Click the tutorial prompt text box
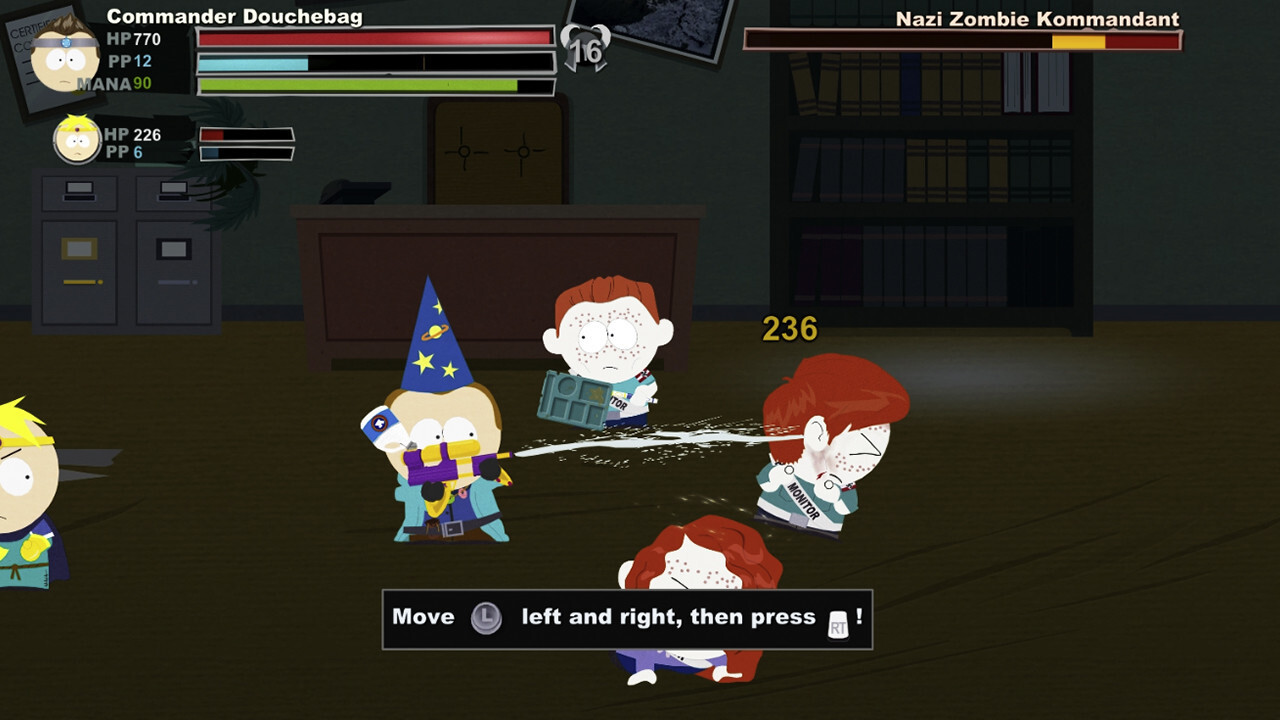This screenshot has height=720, width=1280. click(623, 617)
